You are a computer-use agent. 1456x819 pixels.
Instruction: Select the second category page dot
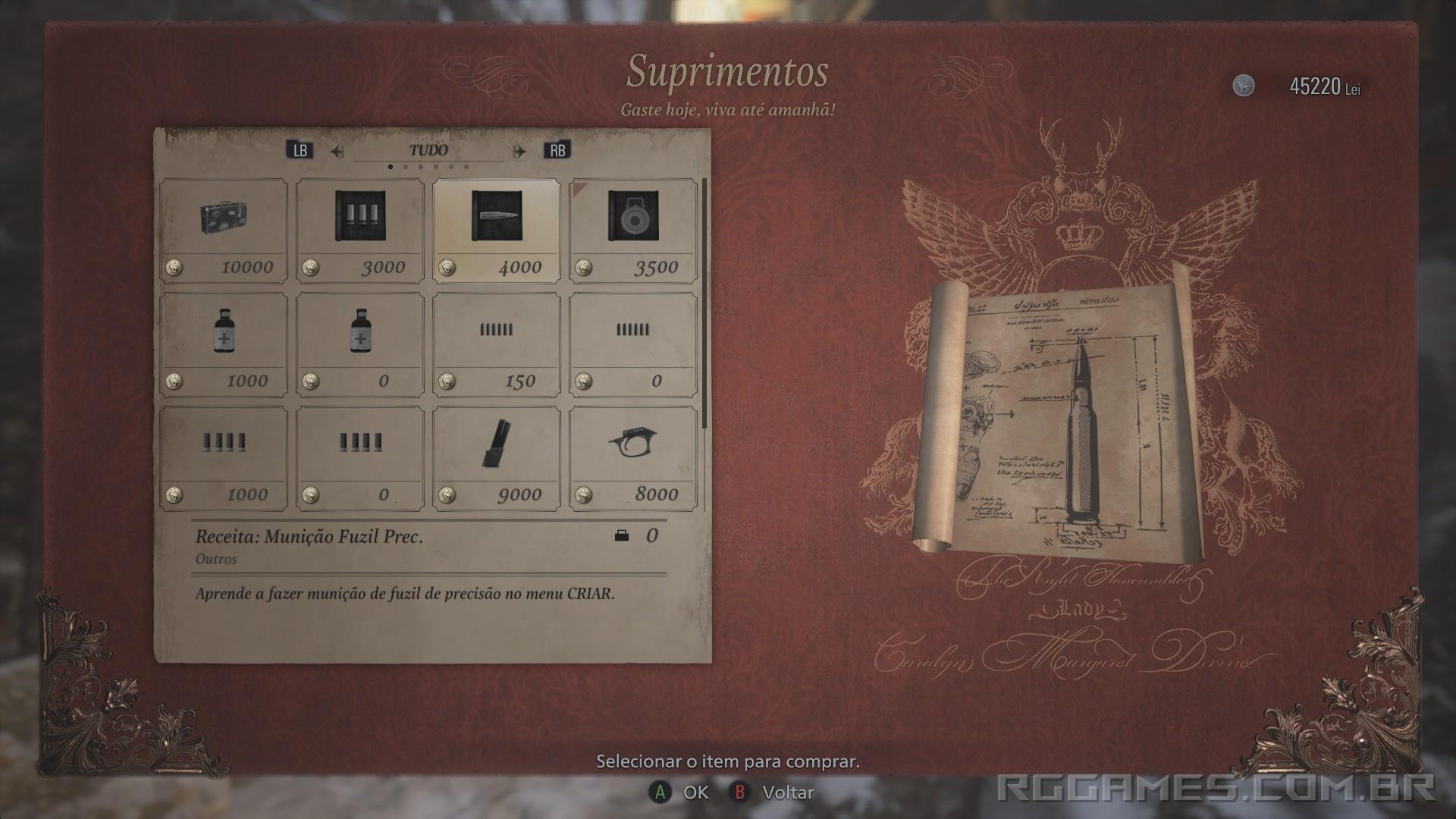(406, 165)
